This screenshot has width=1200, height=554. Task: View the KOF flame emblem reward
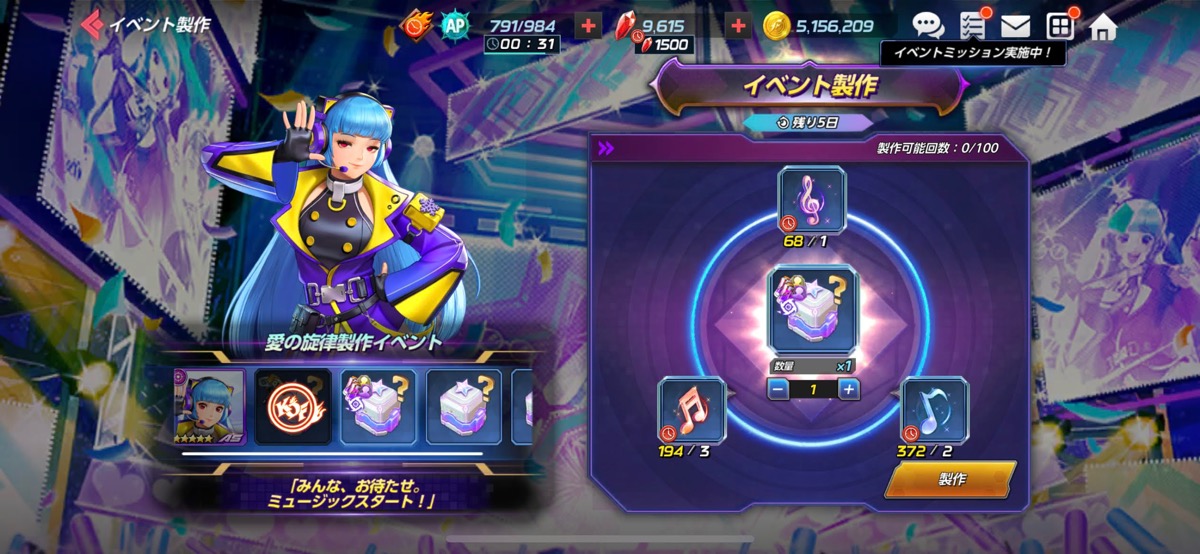coord(292,407)
